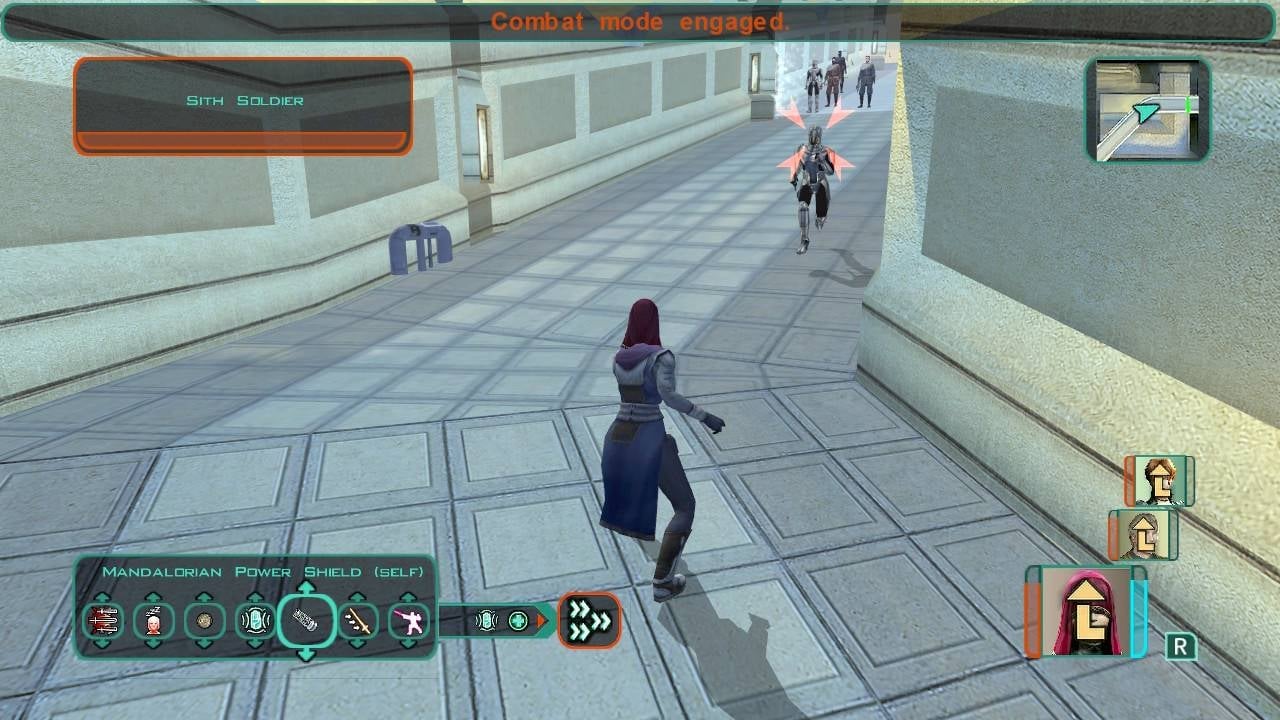
Task: Expand options with the arrow above the sword icon
Action: point(359,597)
